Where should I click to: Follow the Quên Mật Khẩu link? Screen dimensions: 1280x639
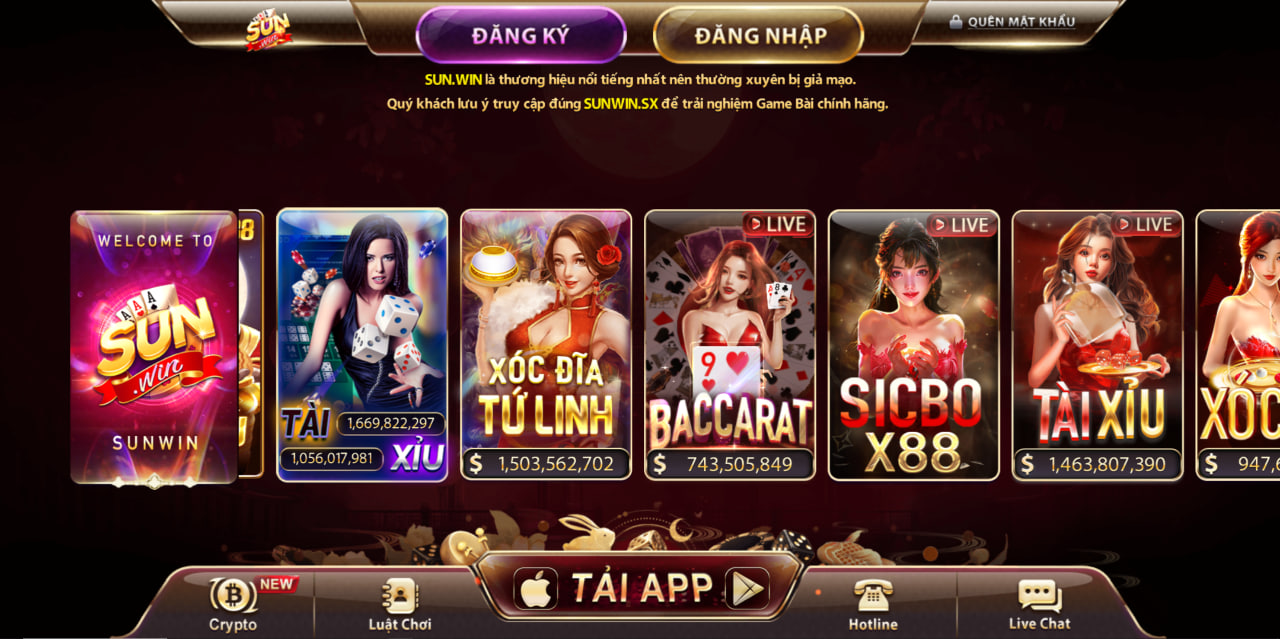[1012, 21]
